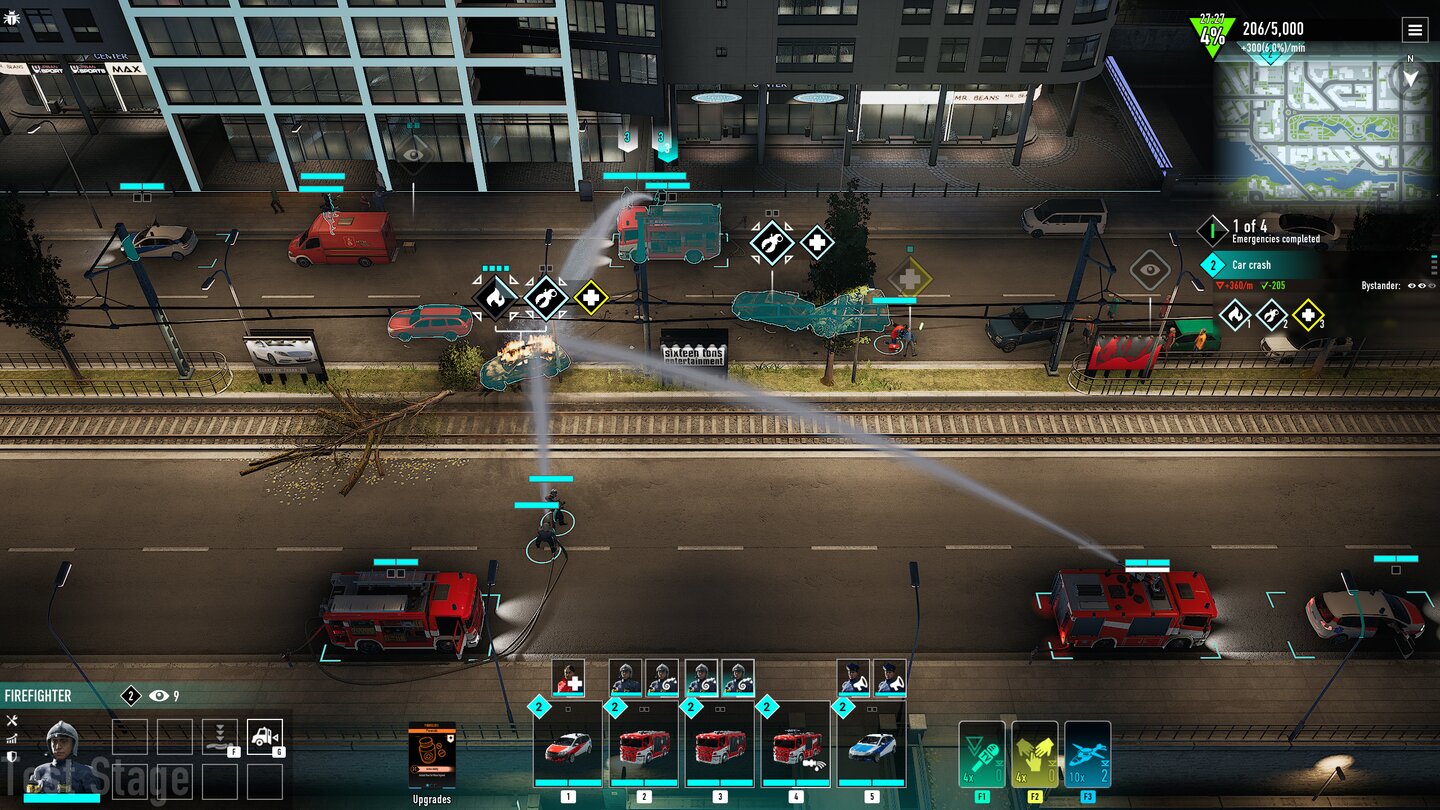
Task: Click the firefighter's wrench tools icon
Action: click(12, 720)
